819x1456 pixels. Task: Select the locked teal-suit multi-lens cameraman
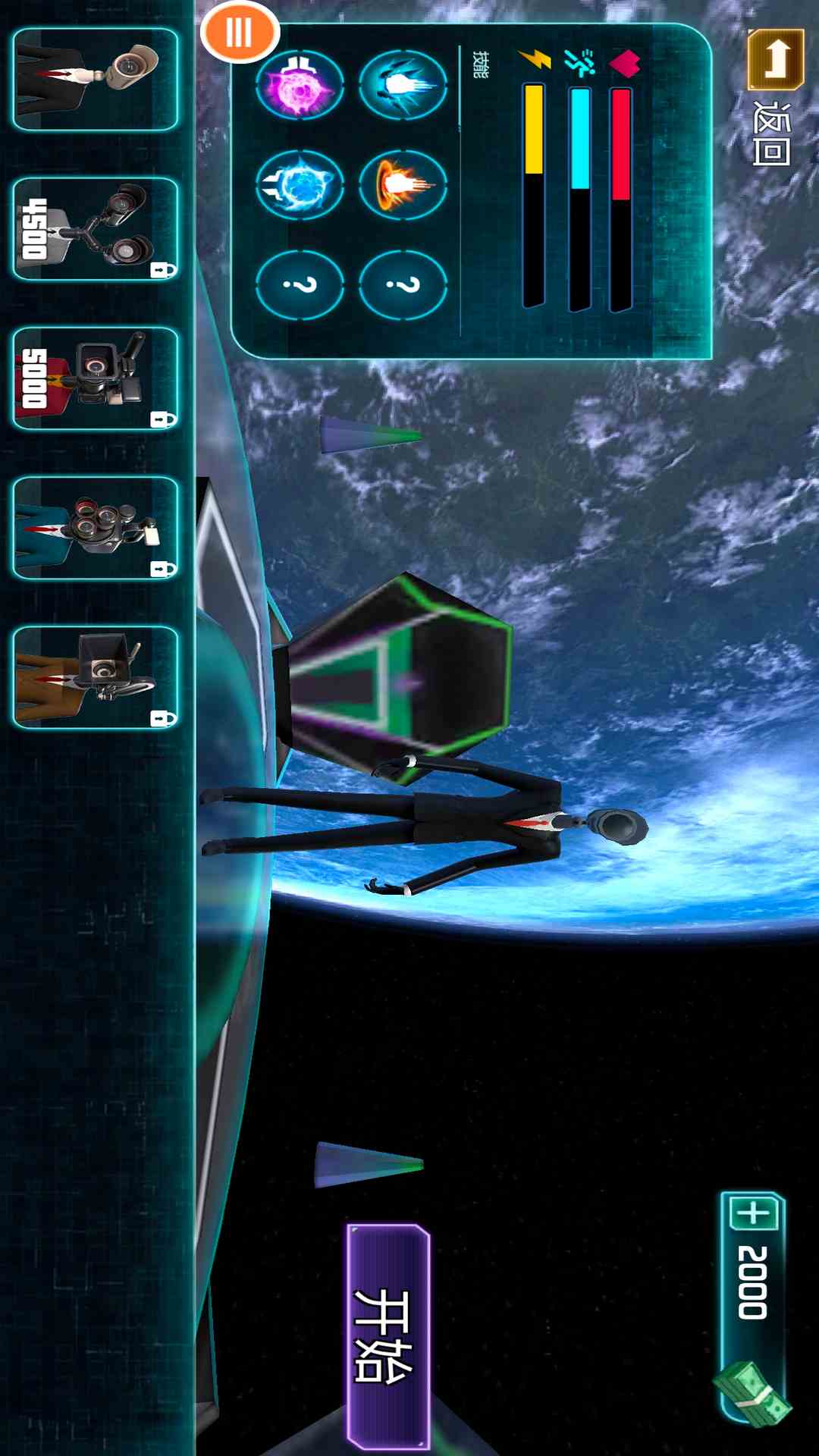[96, 528]
